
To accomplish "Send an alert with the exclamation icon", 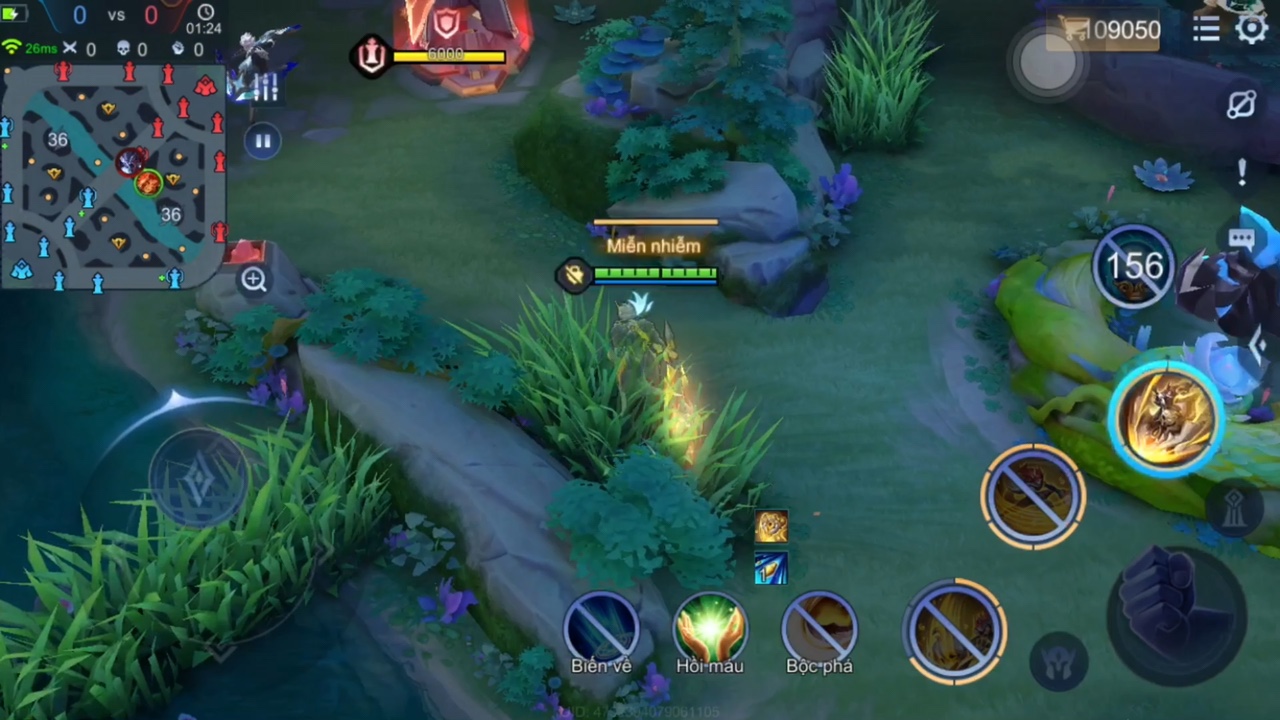I will pyautogui.click(x=1241, y=172).
